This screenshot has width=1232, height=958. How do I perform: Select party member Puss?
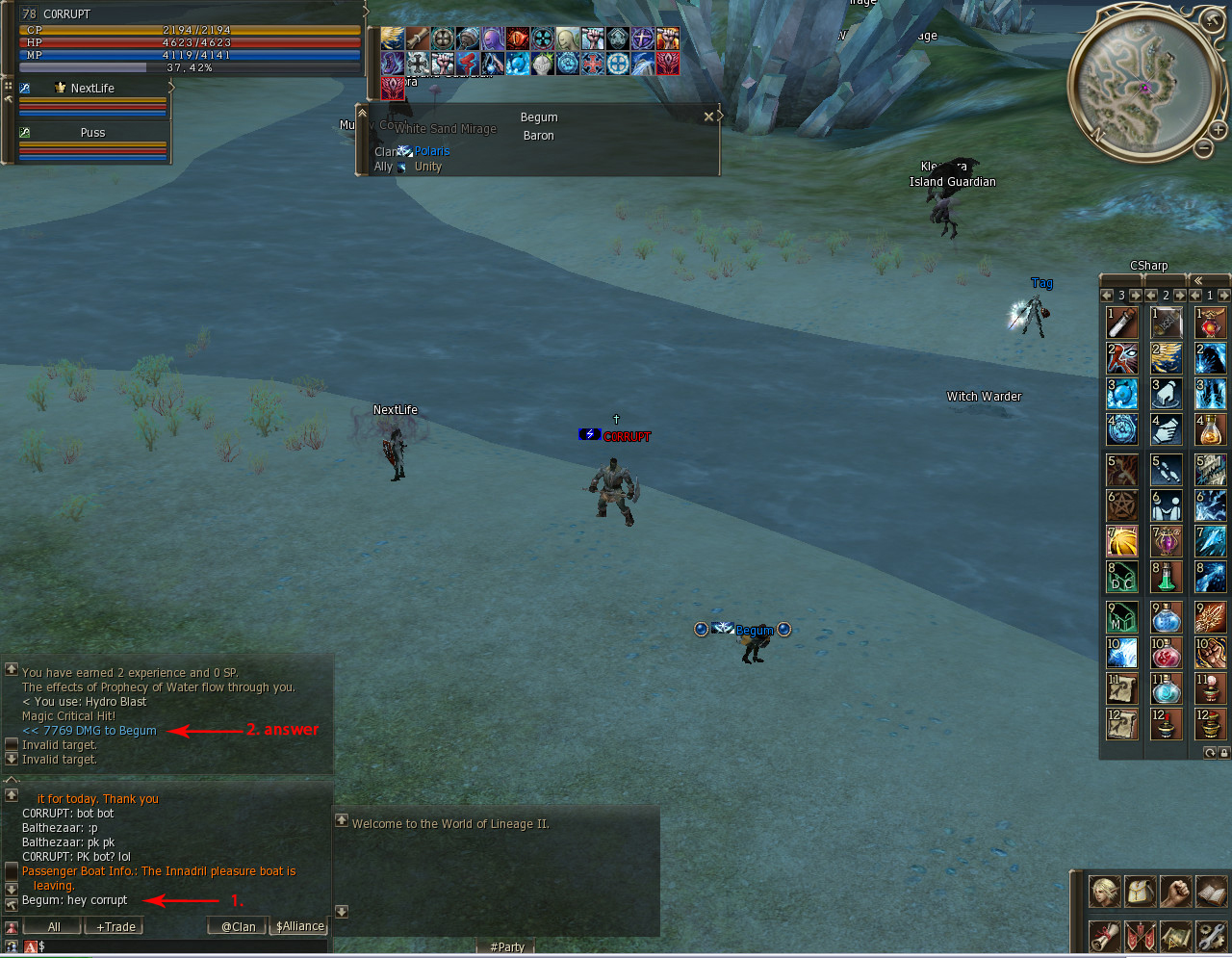pos(92,132)
